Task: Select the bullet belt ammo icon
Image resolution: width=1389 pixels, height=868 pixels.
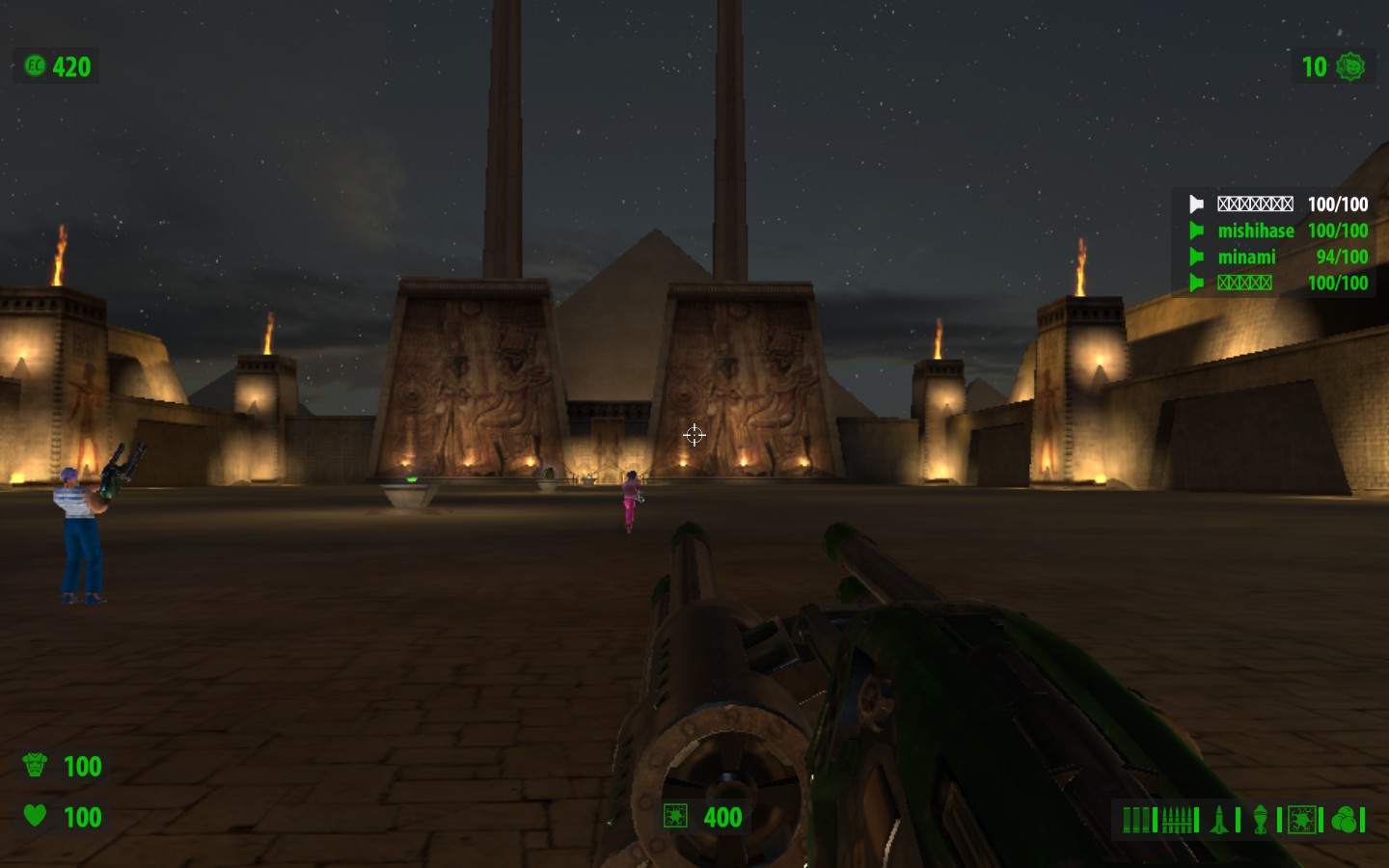Action: coord(1177,820)
